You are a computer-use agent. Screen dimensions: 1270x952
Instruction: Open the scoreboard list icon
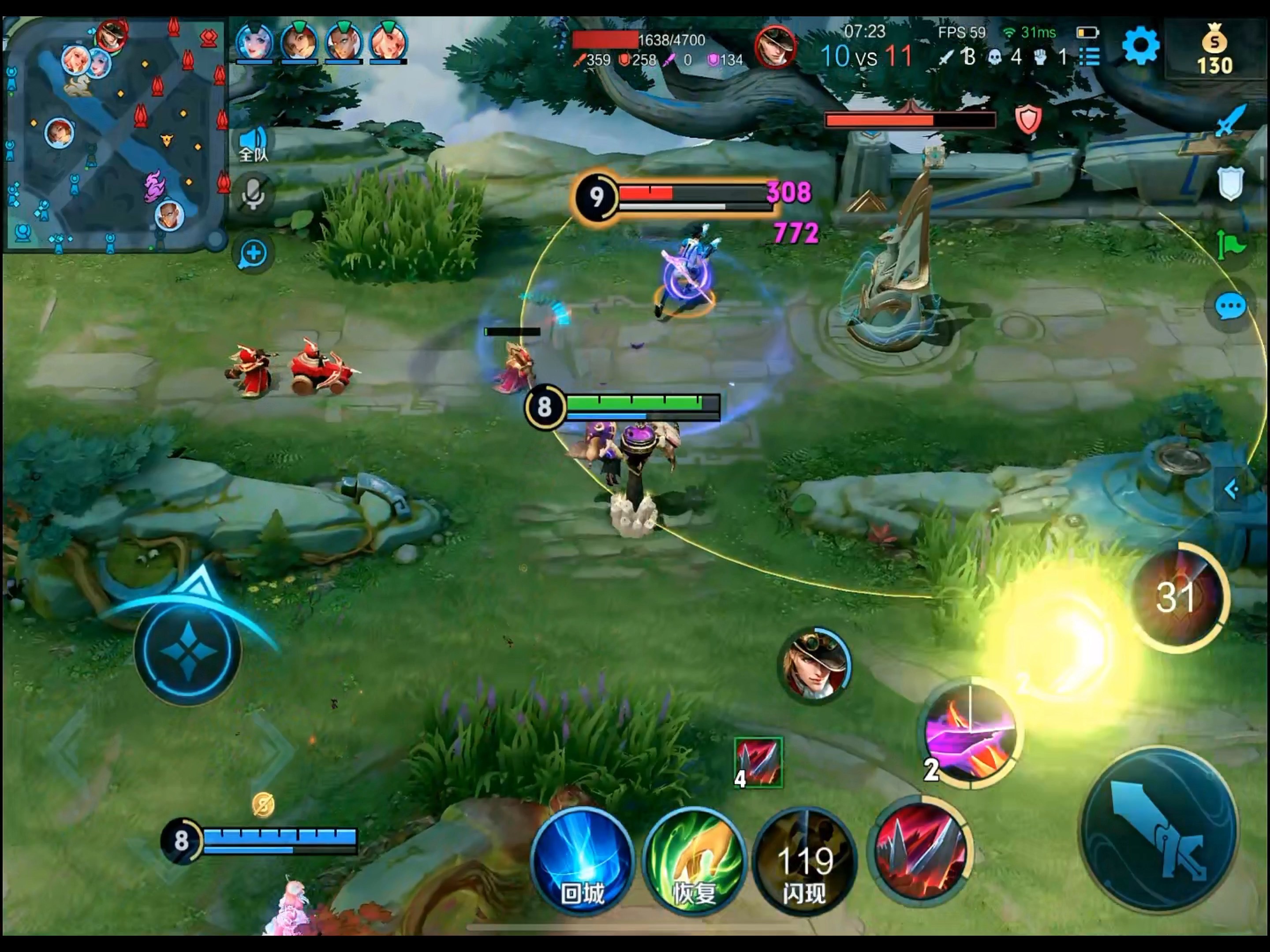click(x=1089, y=56)
